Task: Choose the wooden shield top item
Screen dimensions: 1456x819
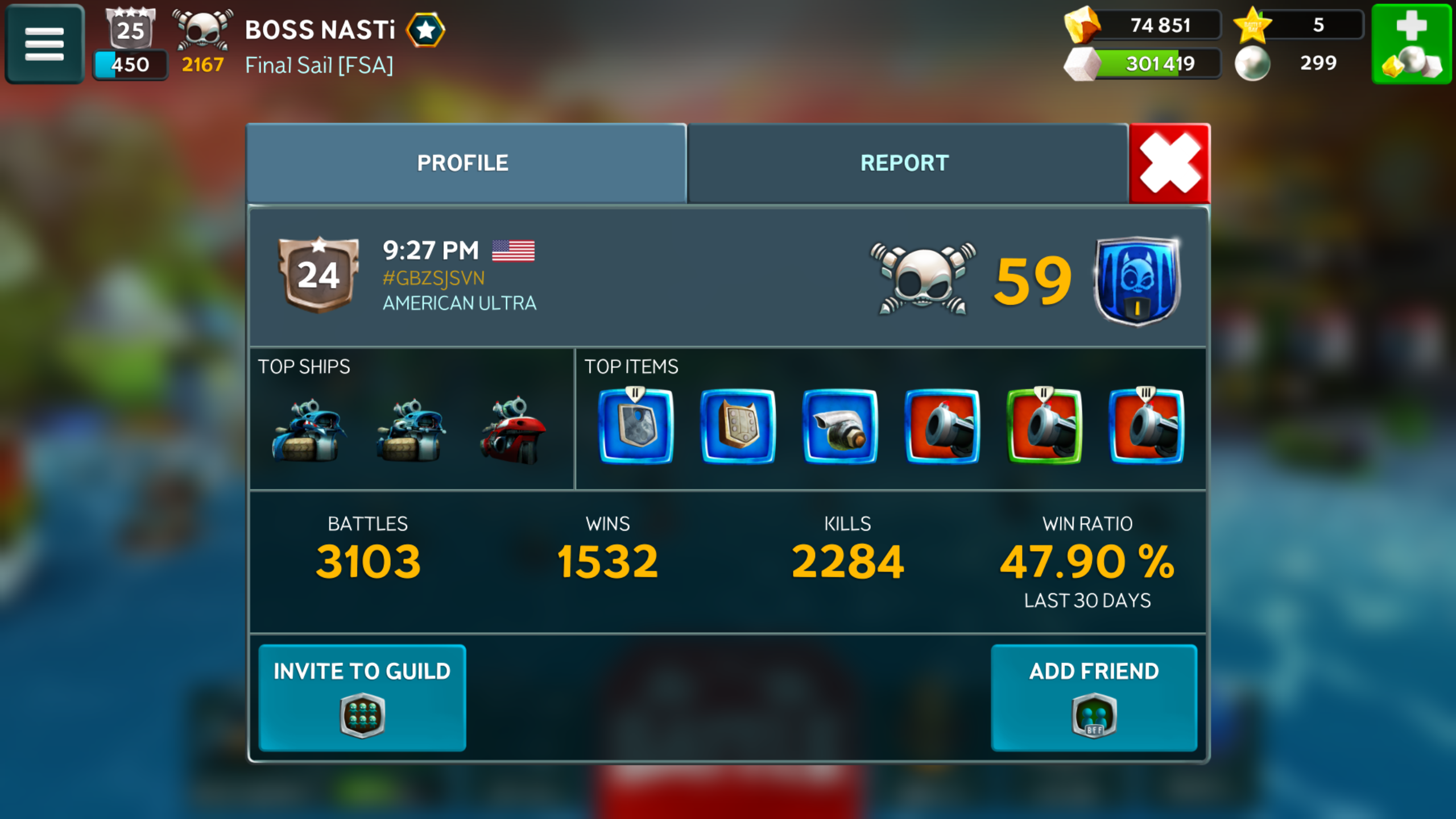Action: [738, 427]
